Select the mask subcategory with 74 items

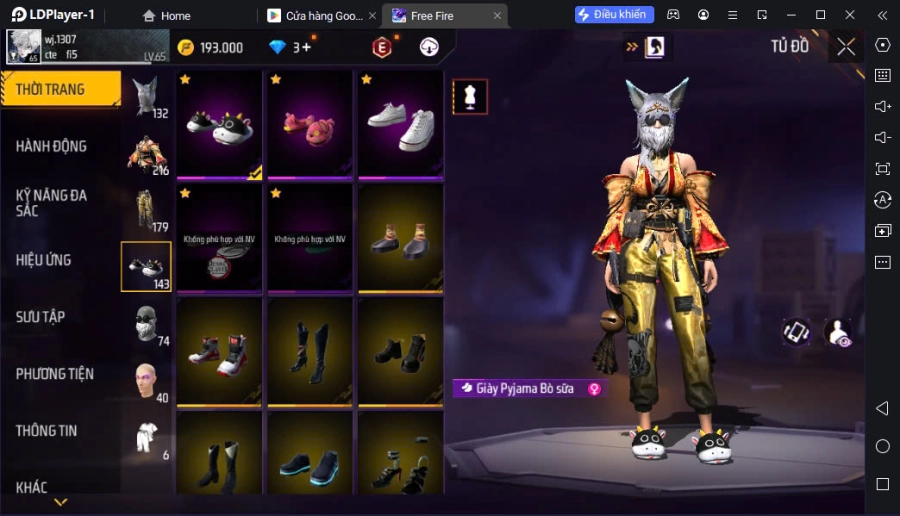click(x=146, y=324)
